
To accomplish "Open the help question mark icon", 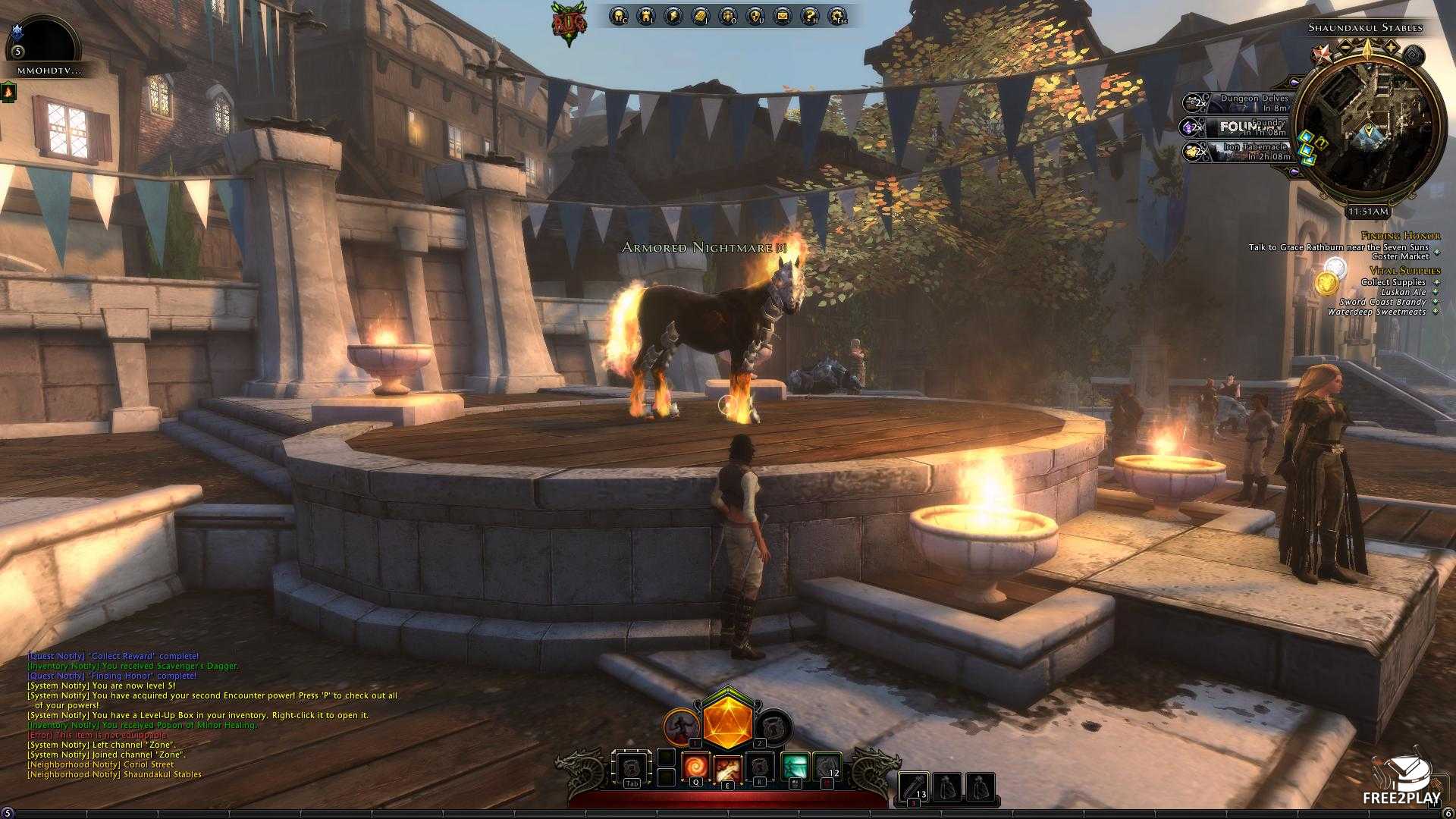I will tap(810, 16).
